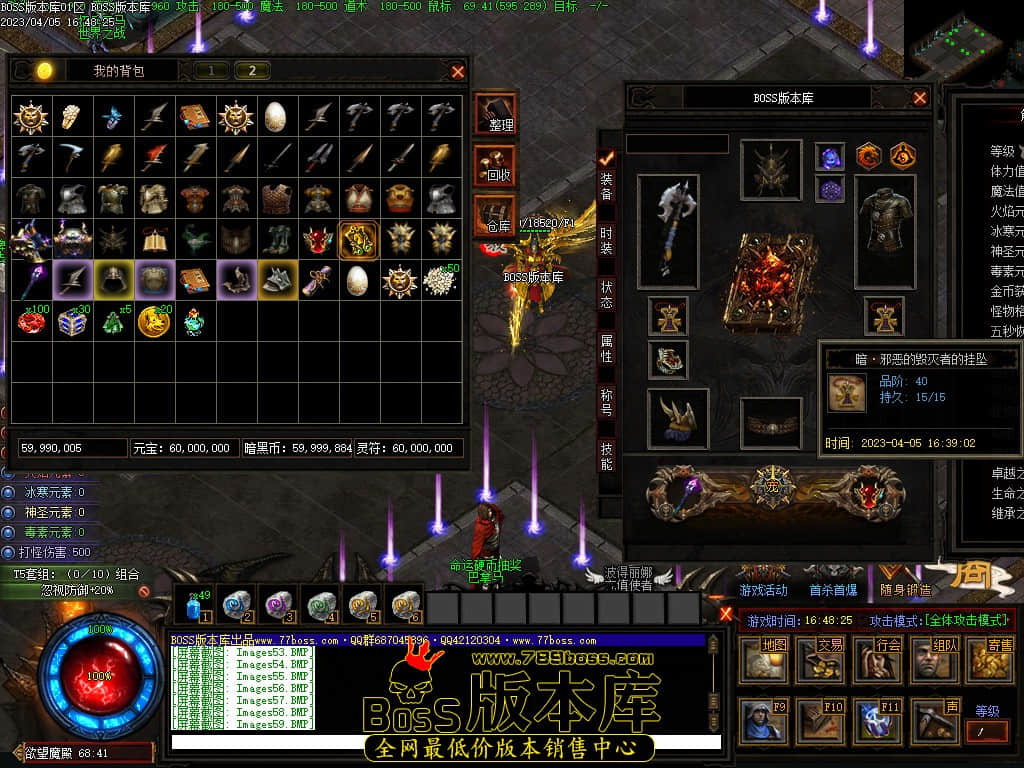Open the 仓库 warehouse
The image size is (1024, 768).
click(x=496, y=216)
